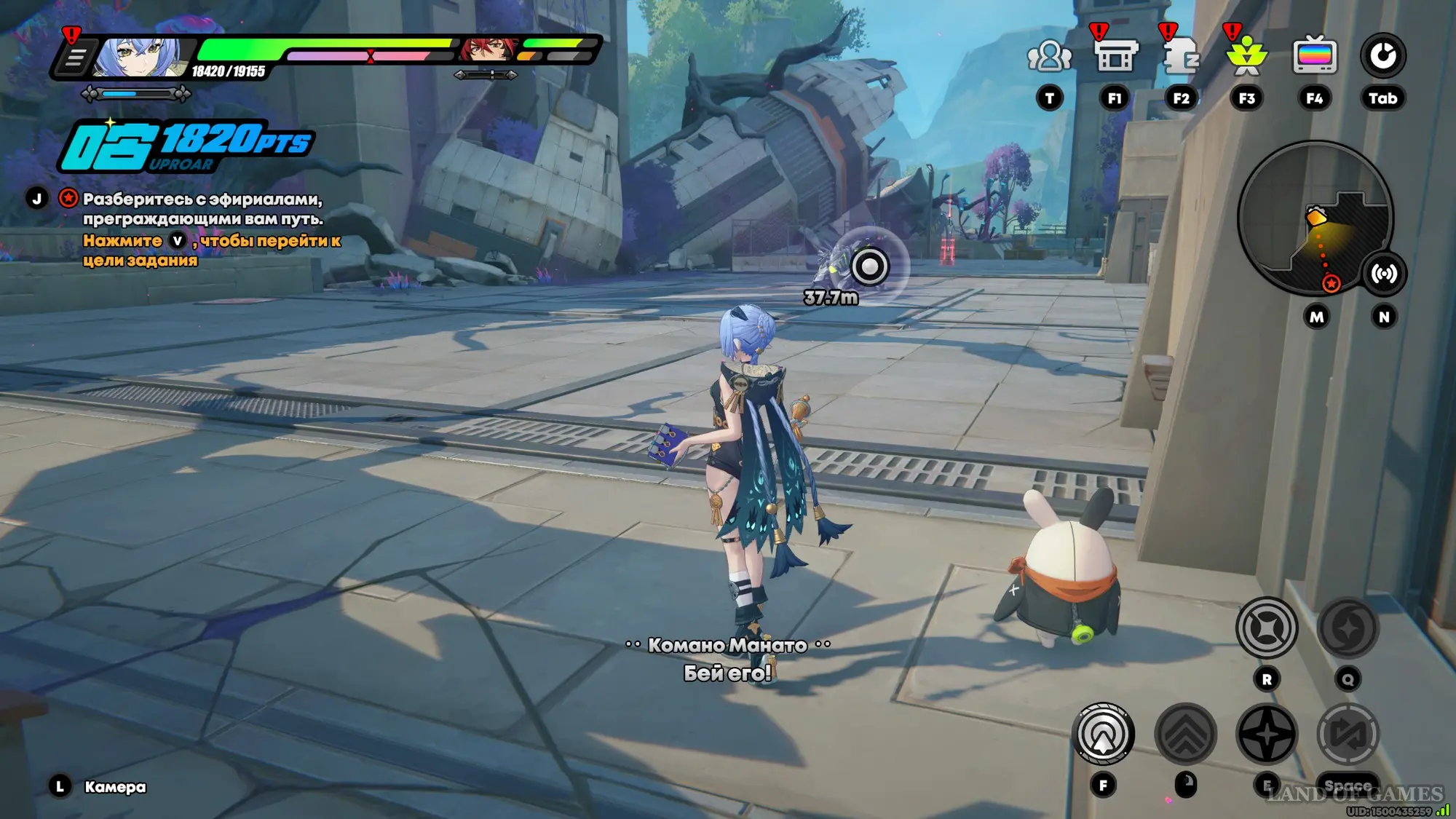The width and height of the screenshot is (1456, 819).
Task: Switch to the red-haired teammate portrait
Action: (x=486, y=49)
